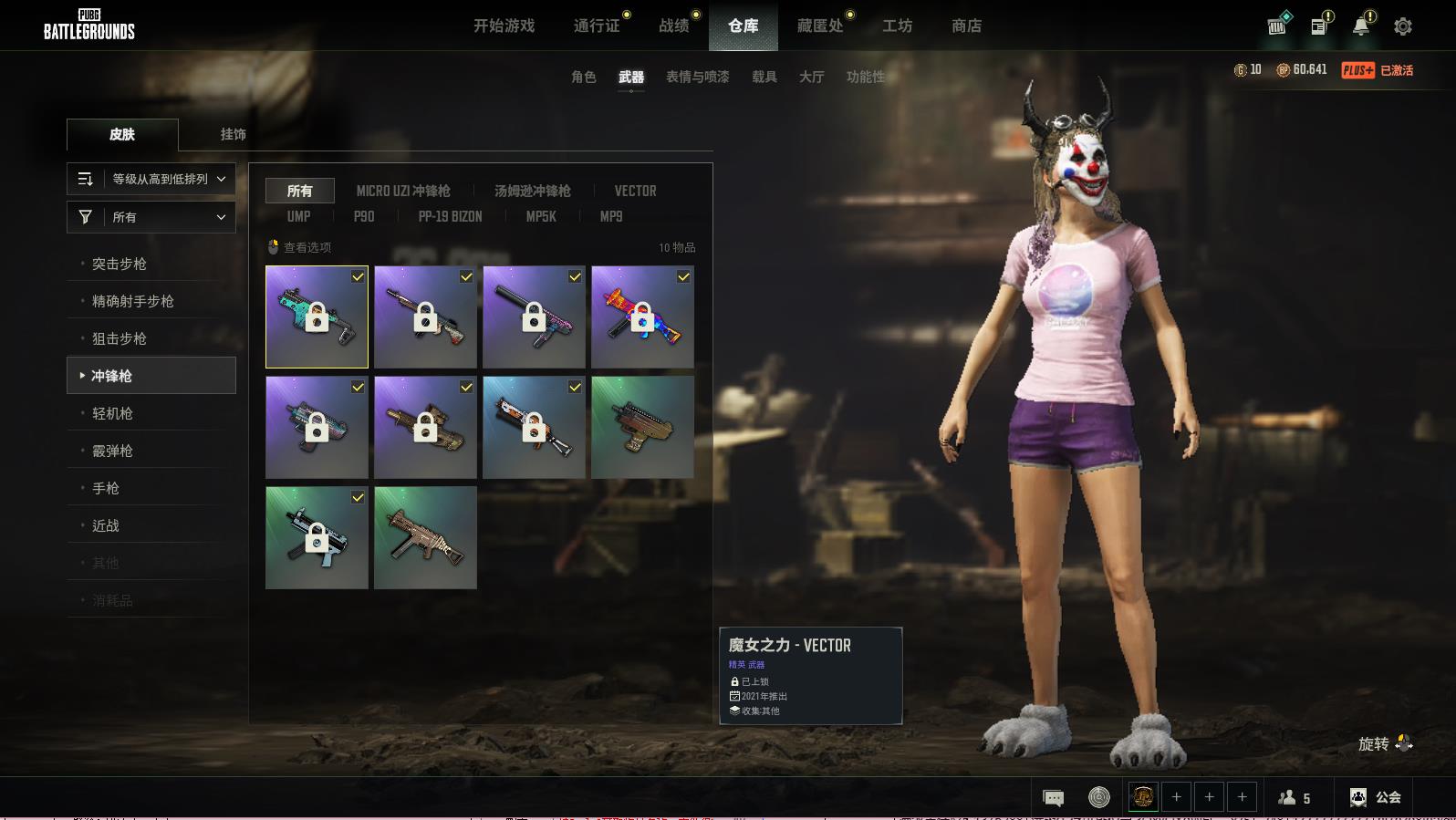Choose the 狙击步枪 sniper rifle category

click(120, 338)
